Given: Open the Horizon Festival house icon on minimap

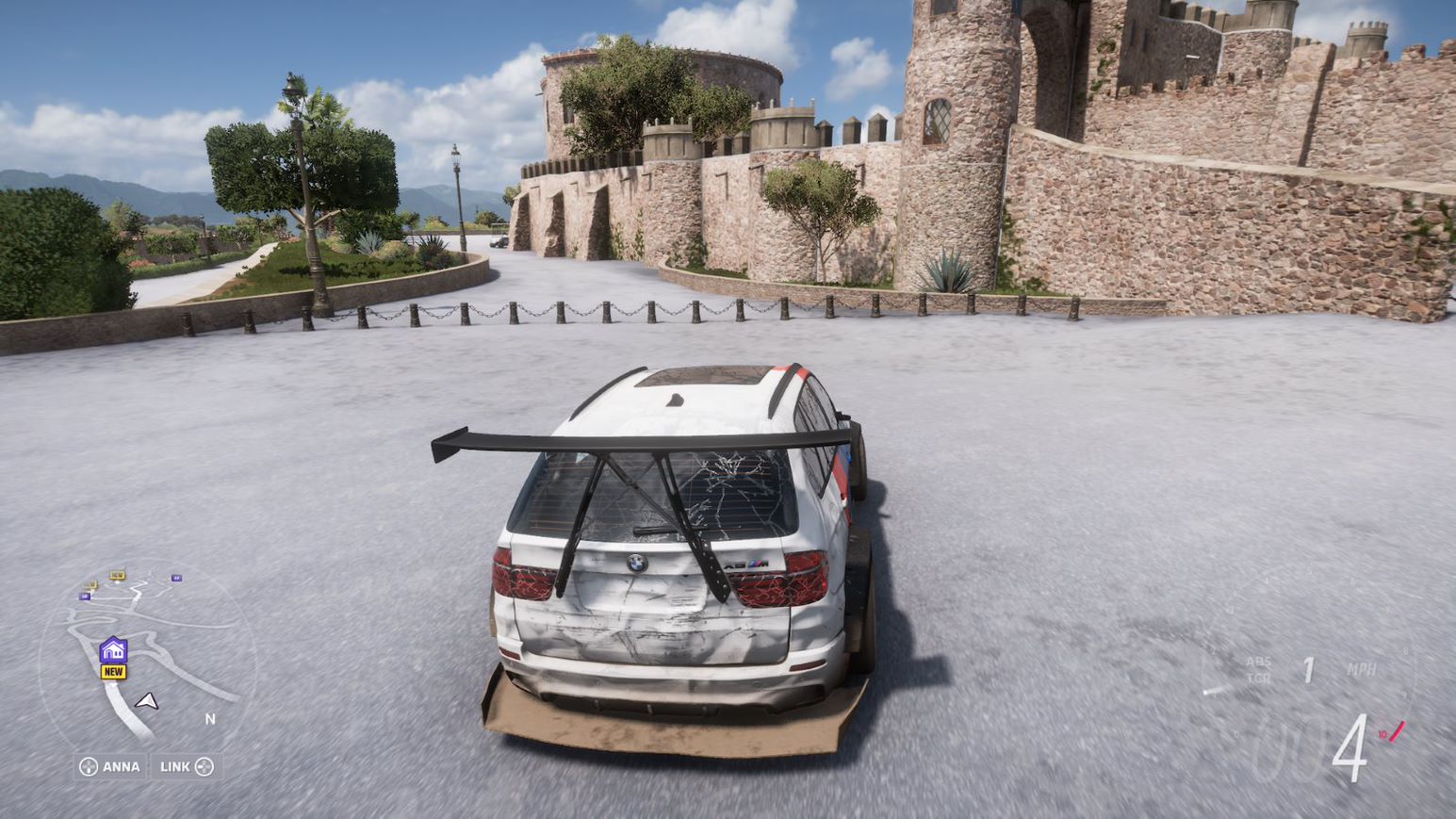Looking at the screenshot, I should [113, 649].
